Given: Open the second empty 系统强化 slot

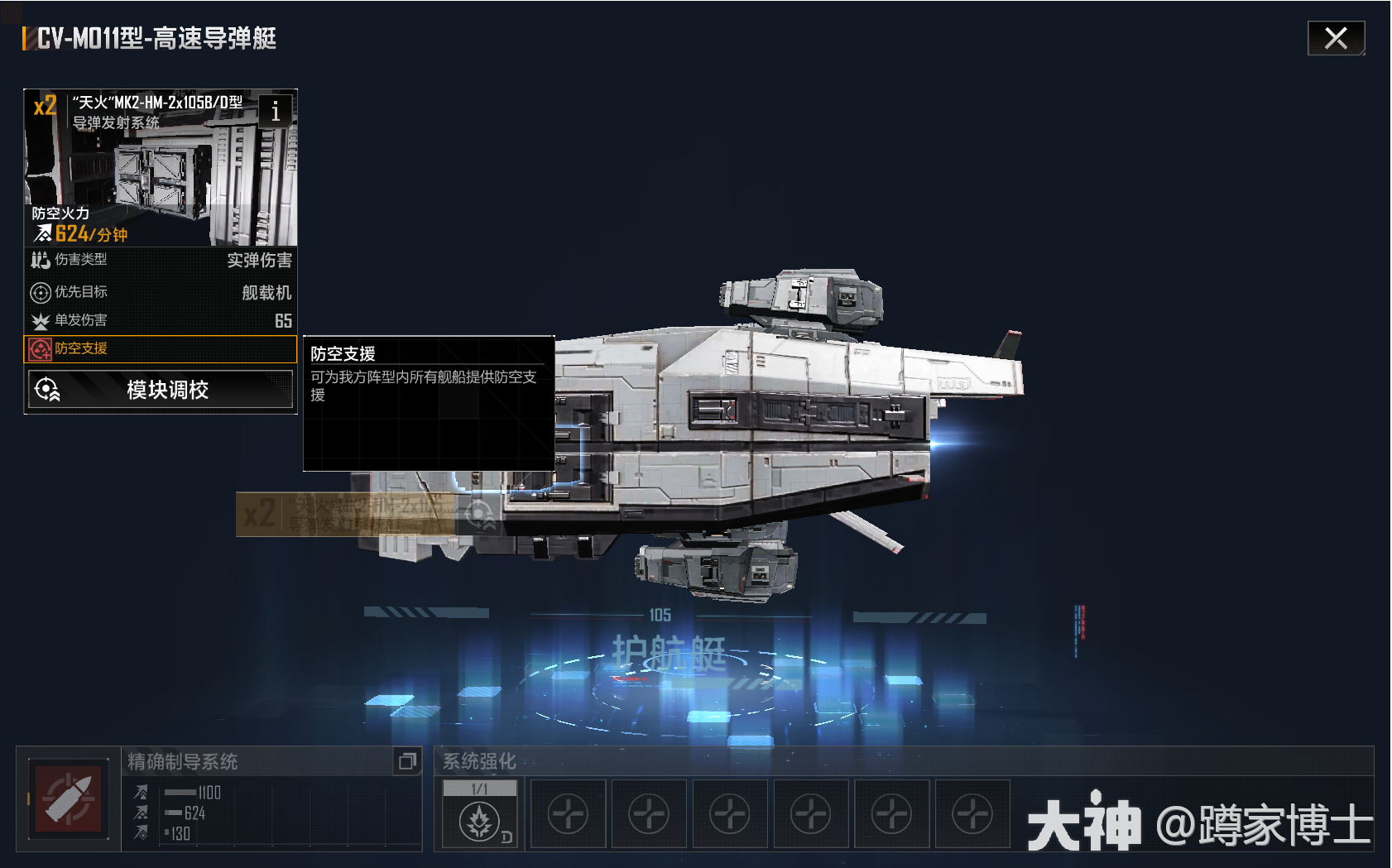Looking at the screenshot, I should point(568,813).
